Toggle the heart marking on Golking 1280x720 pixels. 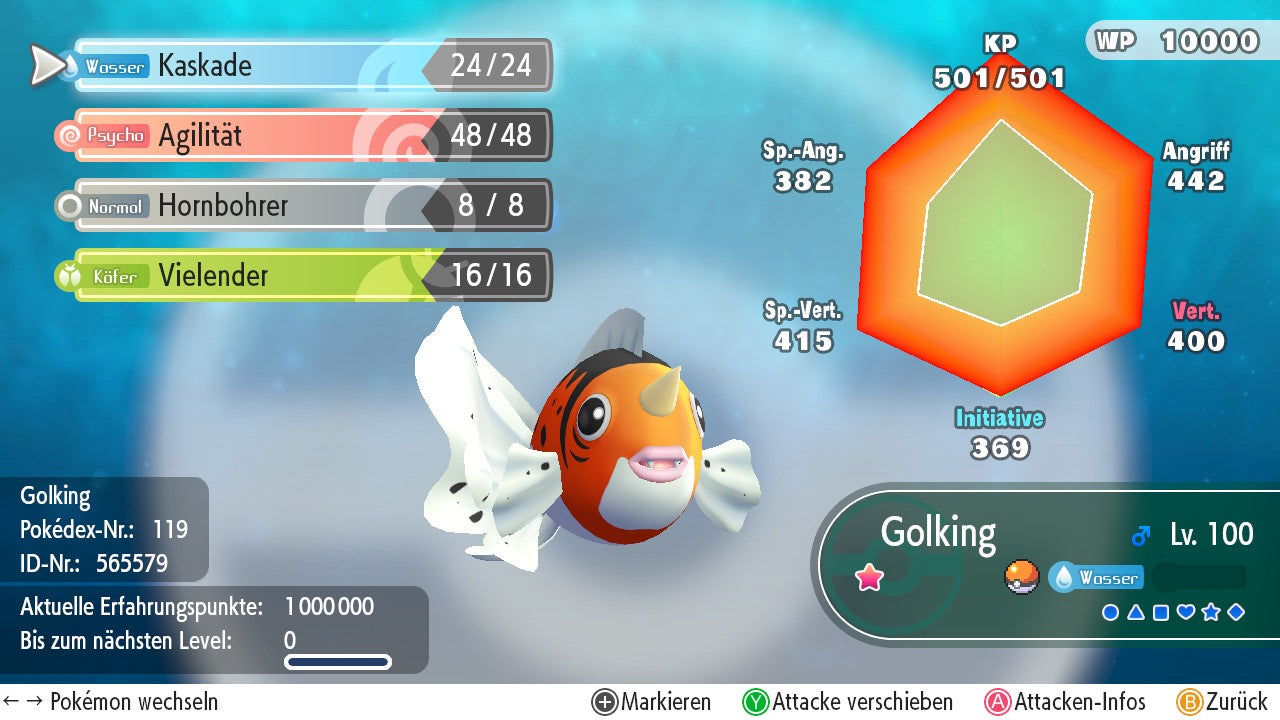coord(1186,612)
